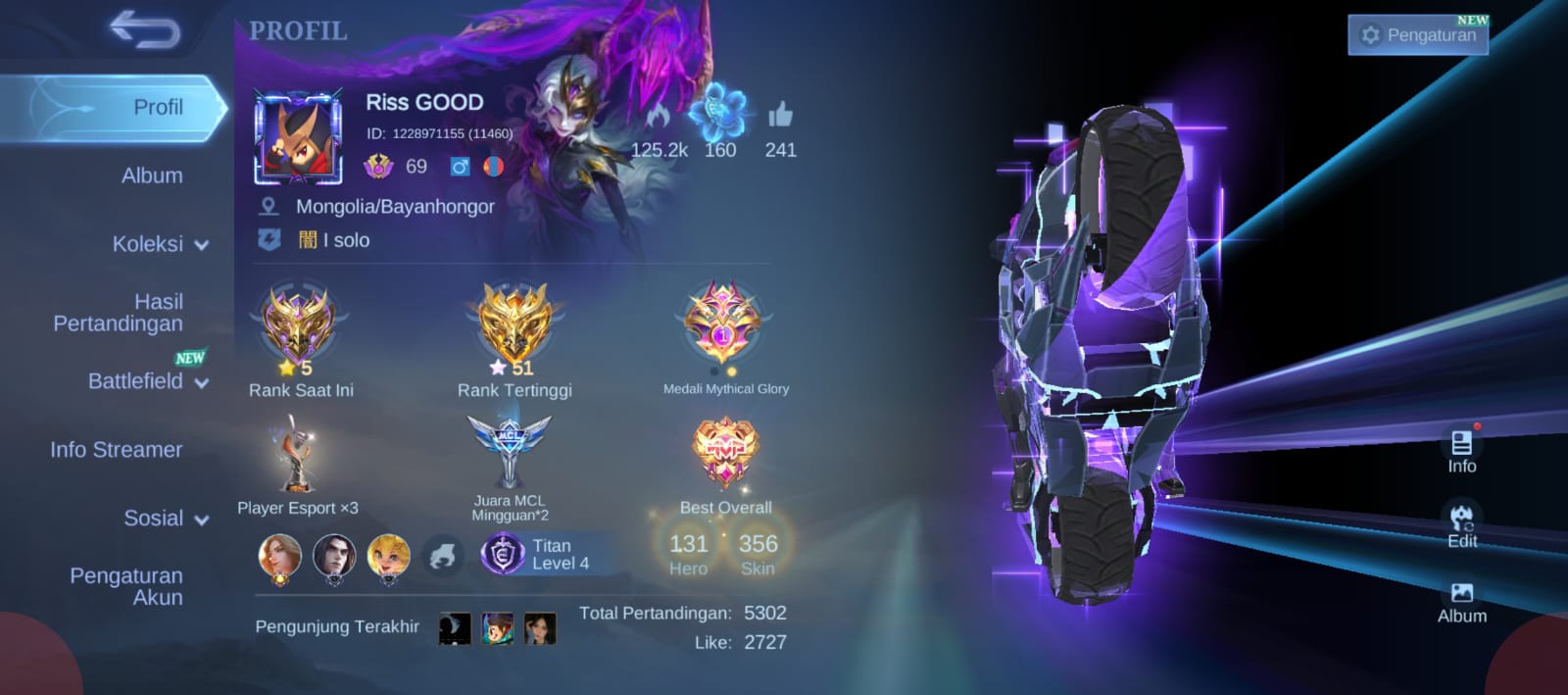This screenshot has width=1568, height=695.
Task: Open Hasil Pertandingan match results
Action: pos(119,313)
